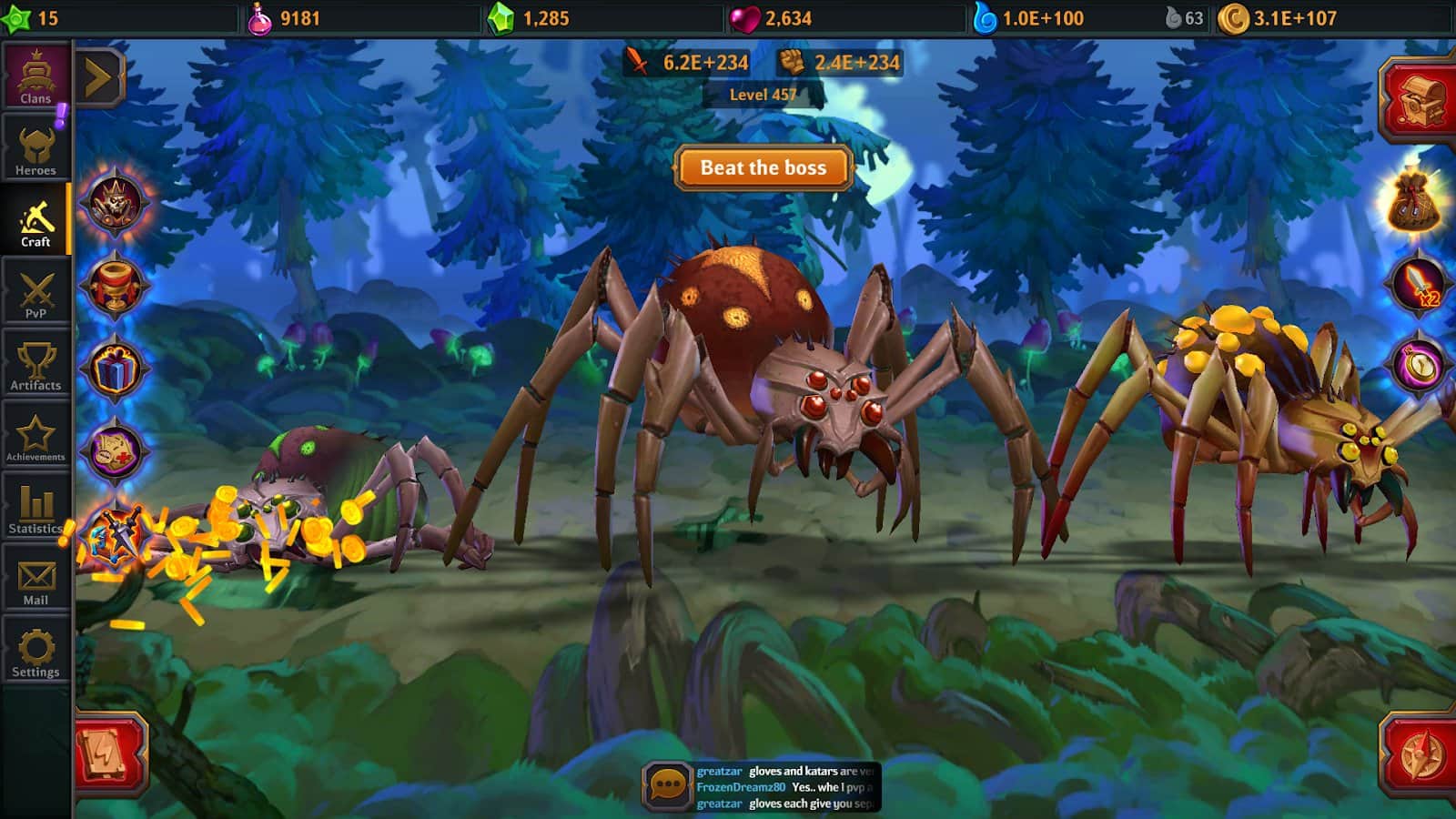1456x819 pixels.
Task: Open the chat speech bubble
Action: pos(668,784)
